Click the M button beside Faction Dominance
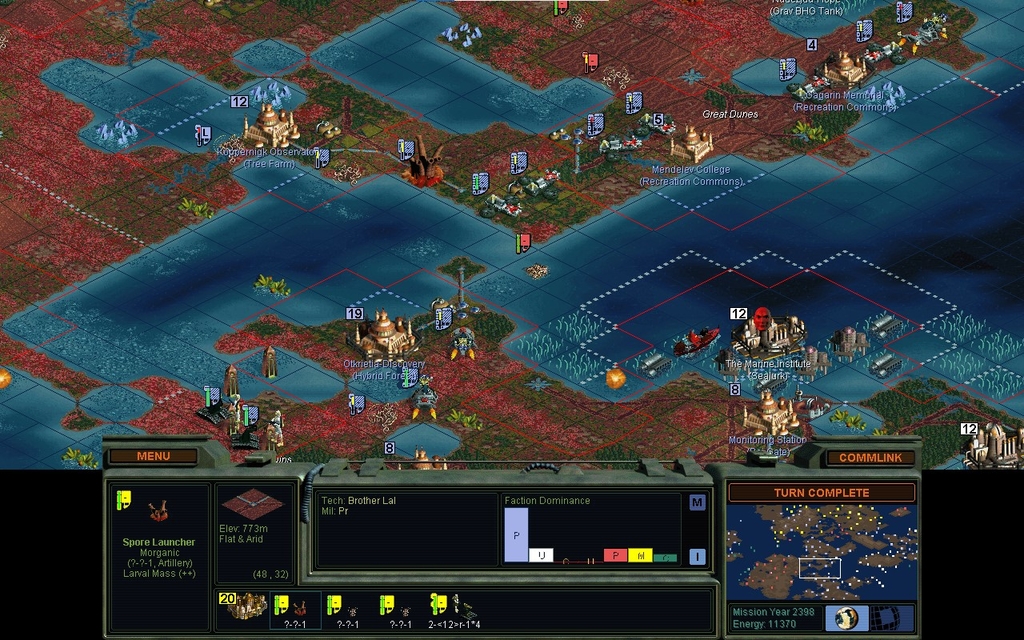Image resolution: width=1024 pixels, height=640 pixels. click(697, 502)
